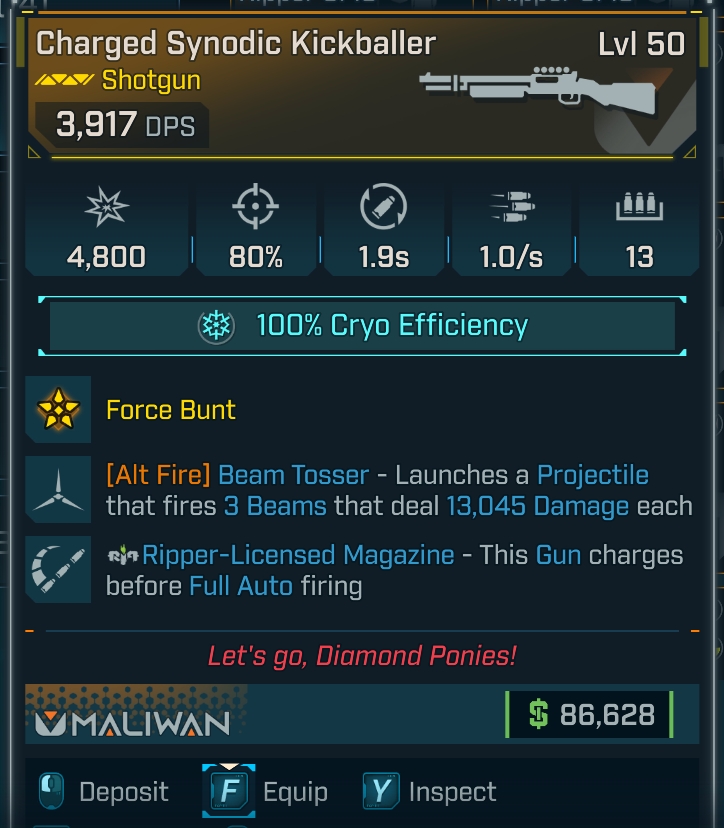
Task: Equip the Kickballer shotgun
Action: (267, 792)
